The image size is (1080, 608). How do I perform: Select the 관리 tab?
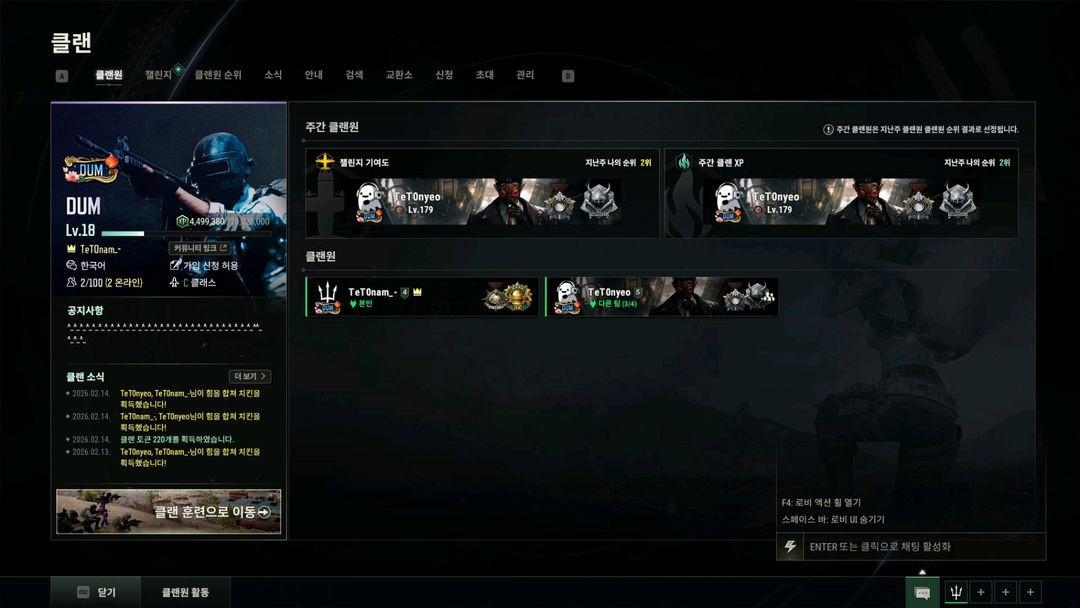tap(525, 75)
